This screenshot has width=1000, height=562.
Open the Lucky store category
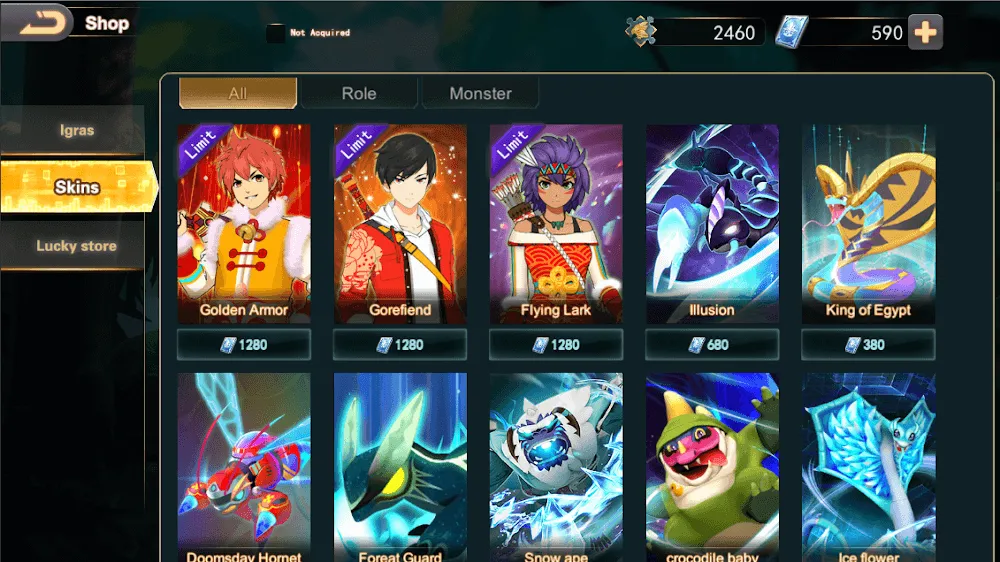click(76, 246)
